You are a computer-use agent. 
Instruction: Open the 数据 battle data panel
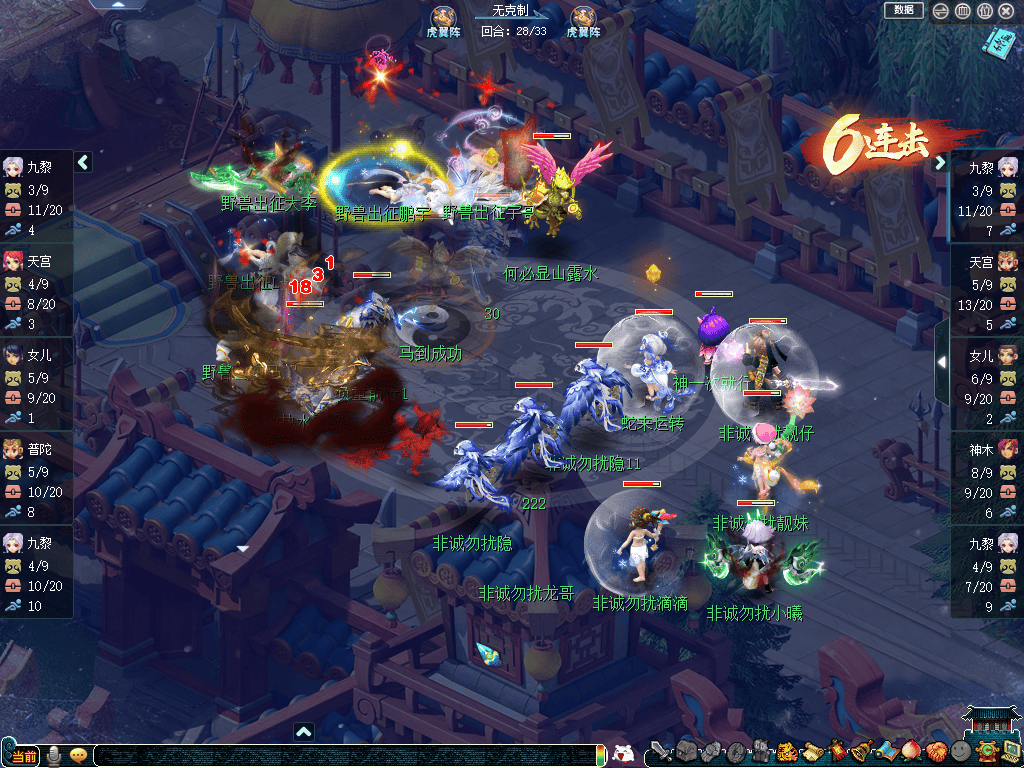coord(903,10)
